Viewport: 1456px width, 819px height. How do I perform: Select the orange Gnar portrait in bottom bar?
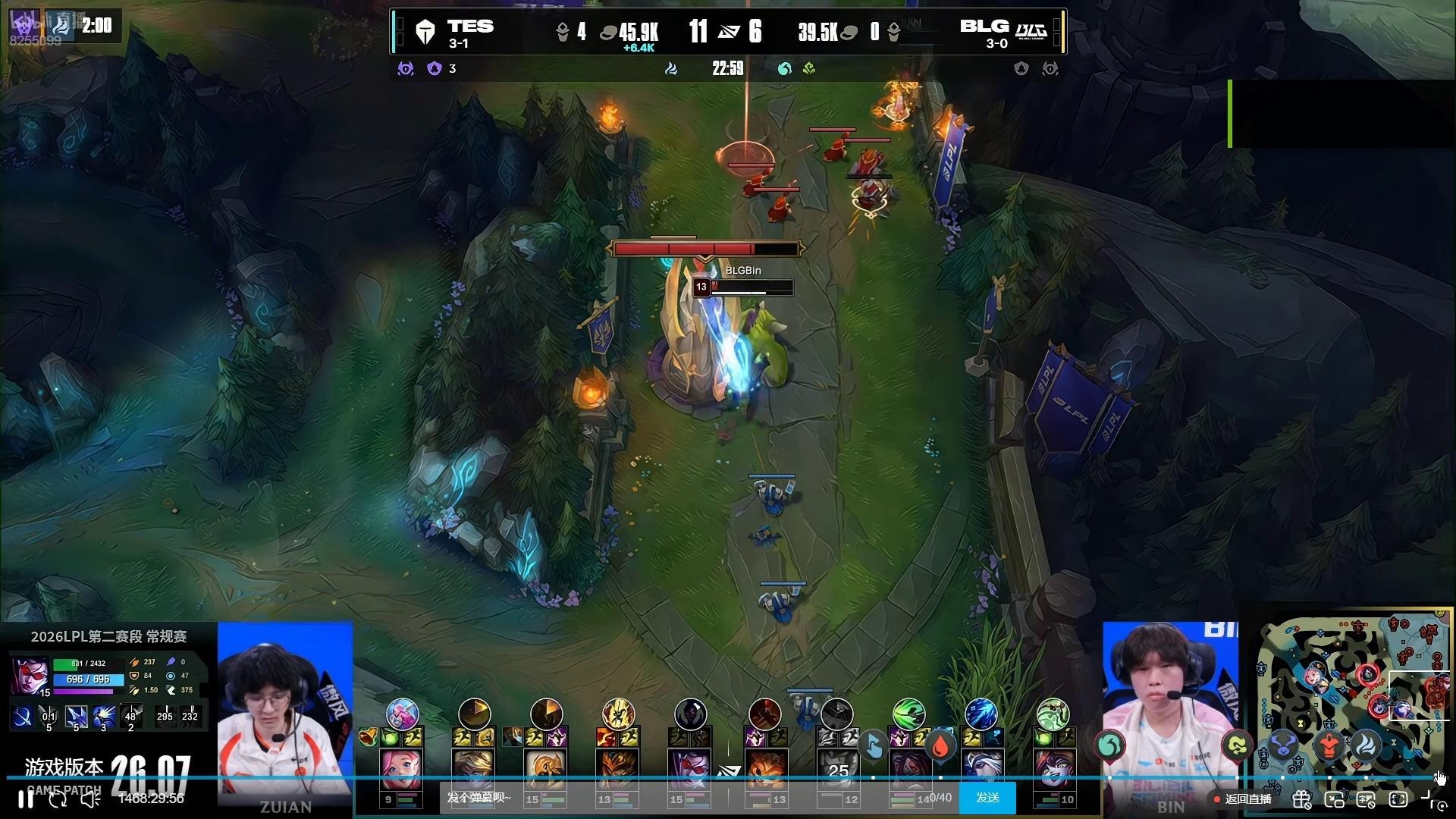coord(766,769)
